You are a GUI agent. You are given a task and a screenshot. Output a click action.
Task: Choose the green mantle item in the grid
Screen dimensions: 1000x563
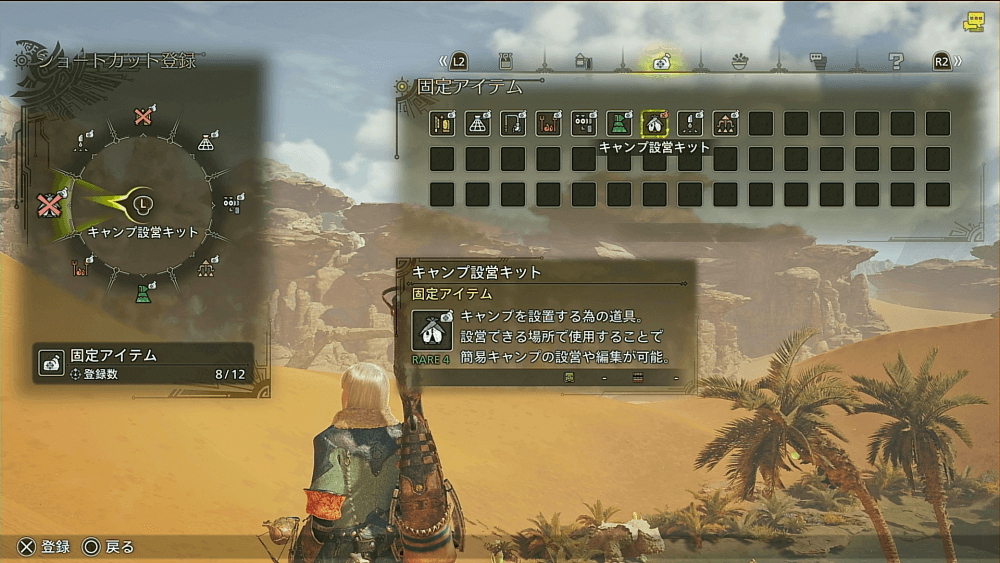(619, 123)
